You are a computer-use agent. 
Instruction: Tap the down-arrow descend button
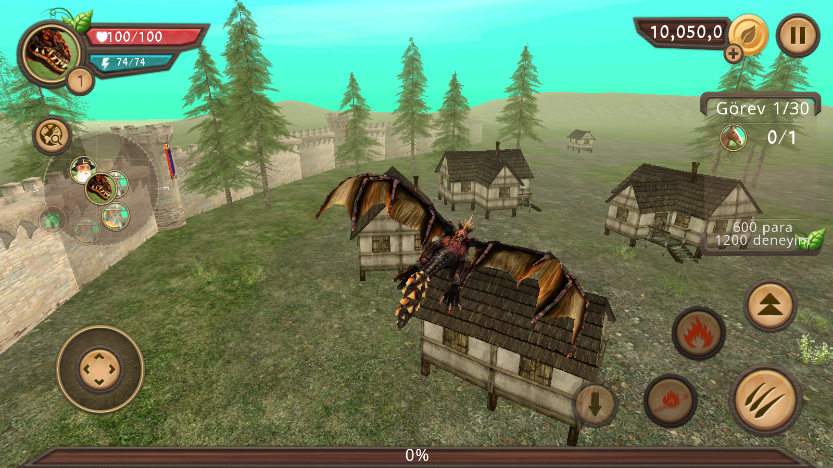point(595,405)
